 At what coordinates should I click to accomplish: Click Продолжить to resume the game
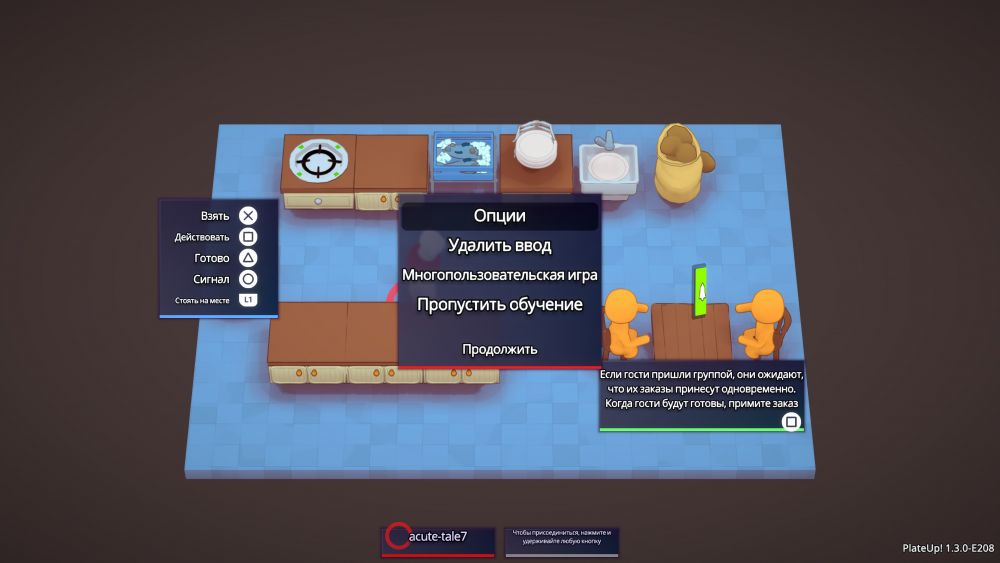[499, 349]
